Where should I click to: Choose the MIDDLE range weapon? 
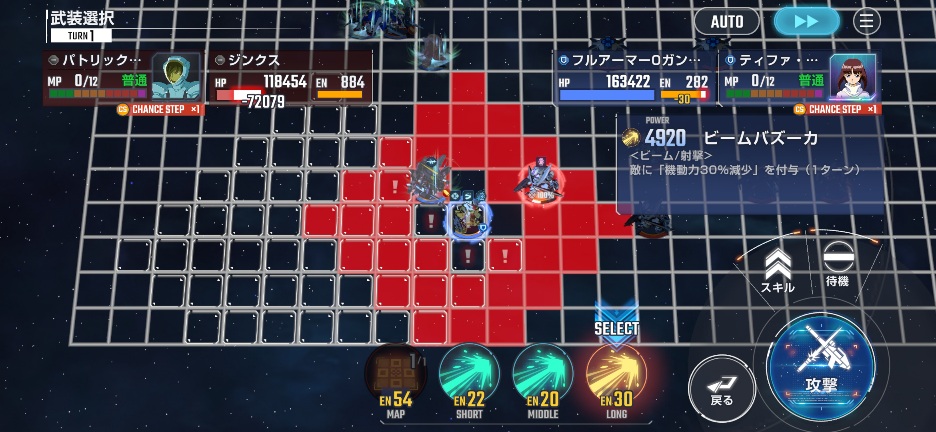542,378
